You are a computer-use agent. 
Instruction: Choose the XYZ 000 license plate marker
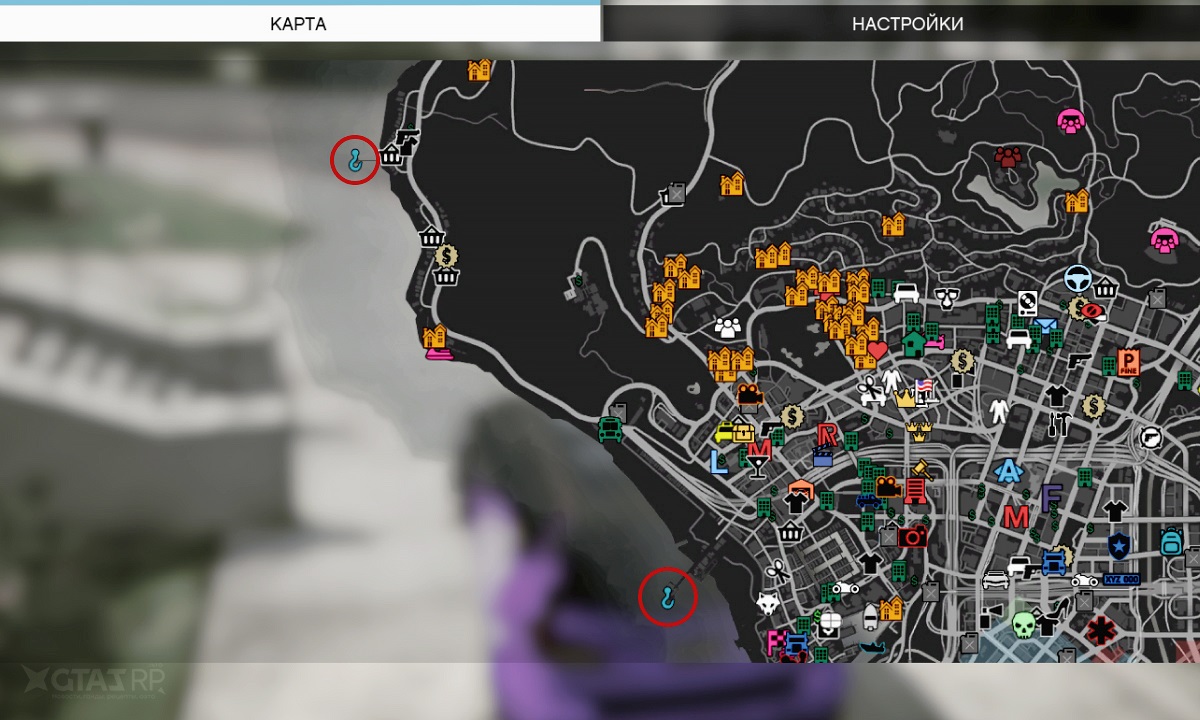1121,580
